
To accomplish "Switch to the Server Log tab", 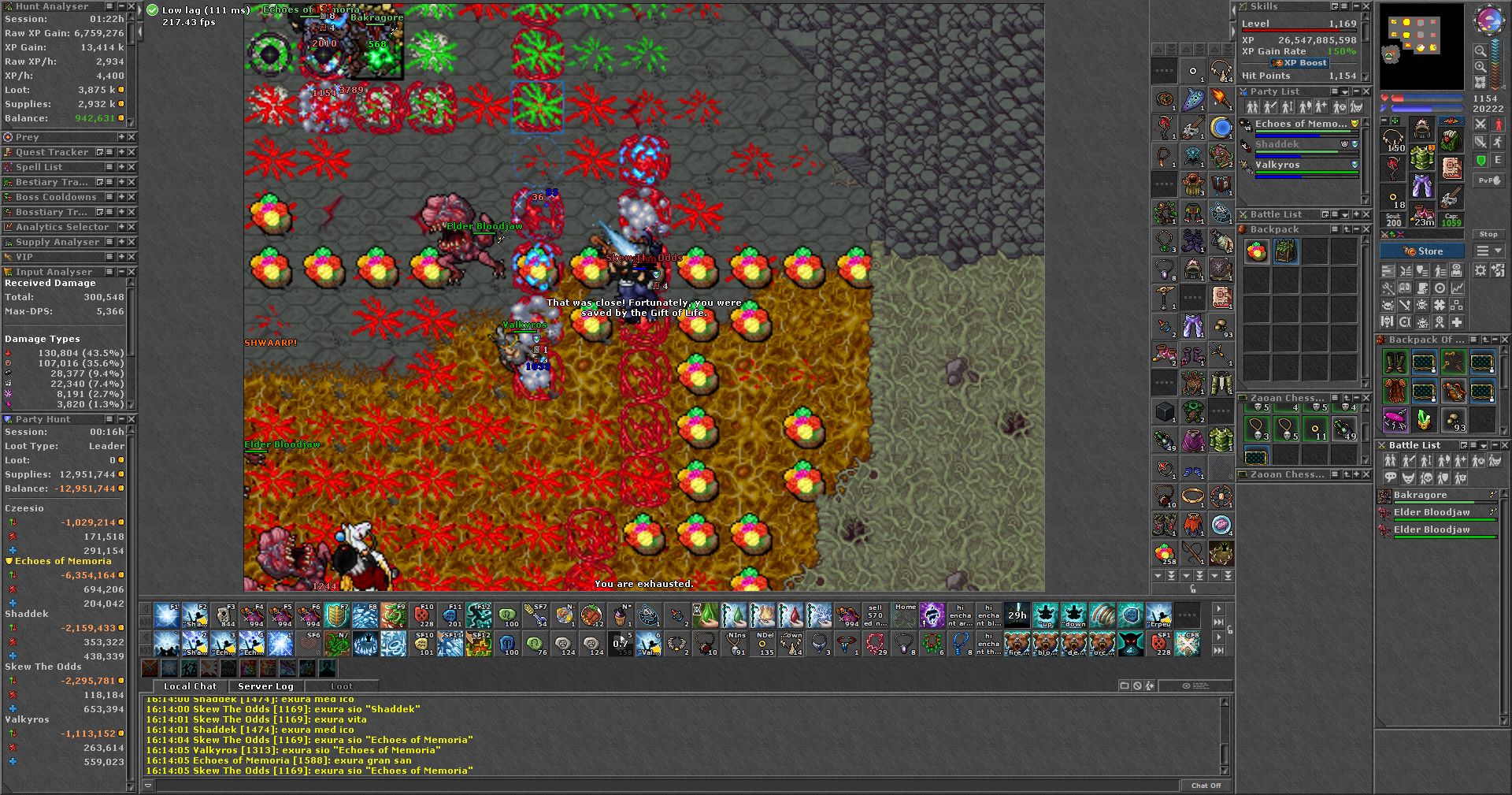I will 265,686.
